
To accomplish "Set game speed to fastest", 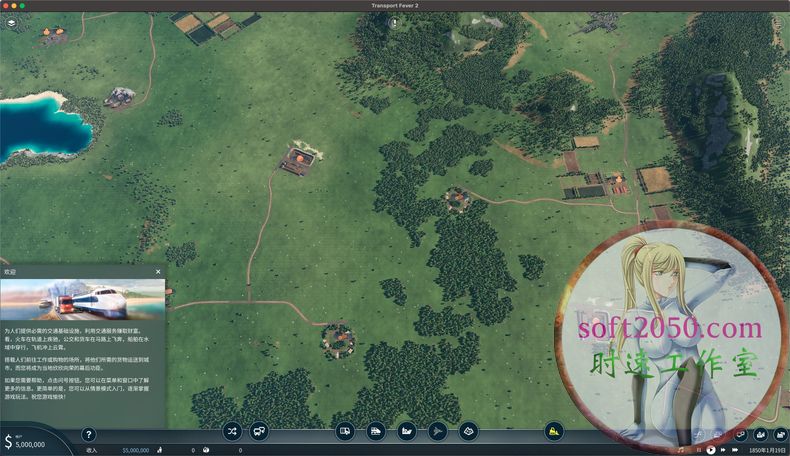I will 736,450.
